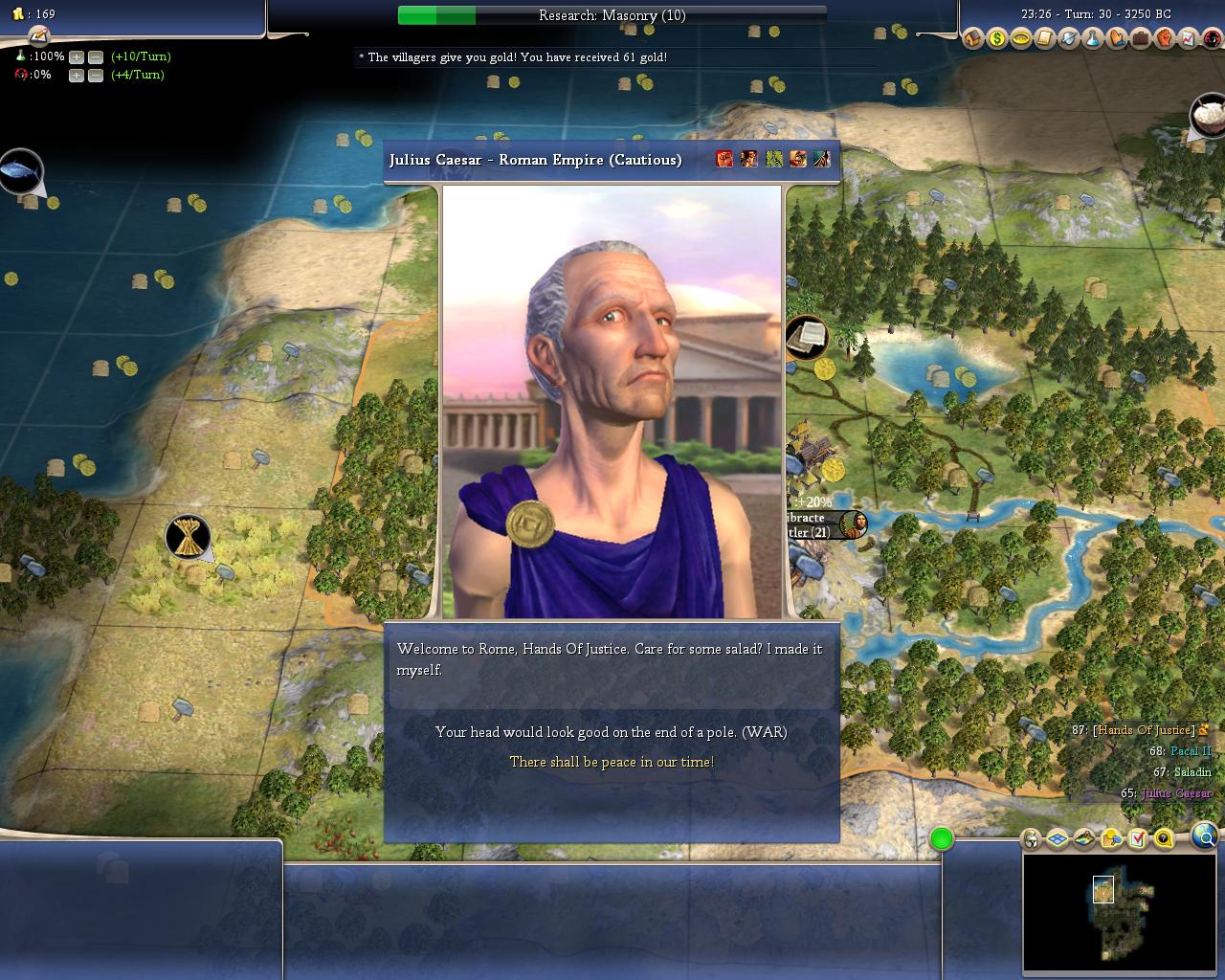Decrease the science rate with minus button

[x=95, y=57]
